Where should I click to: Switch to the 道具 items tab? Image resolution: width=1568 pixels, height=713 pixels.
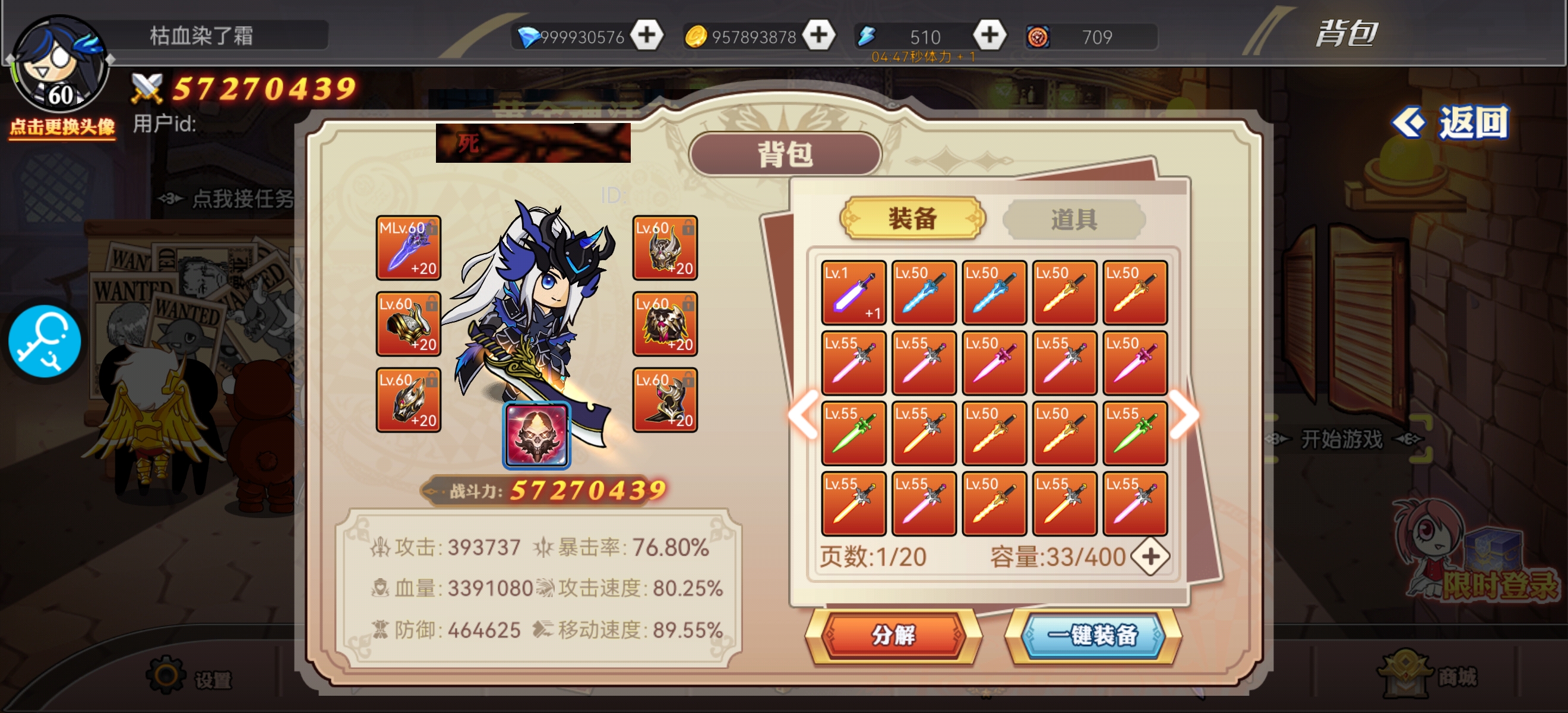pyautogui.click(x=1073, y=219)
